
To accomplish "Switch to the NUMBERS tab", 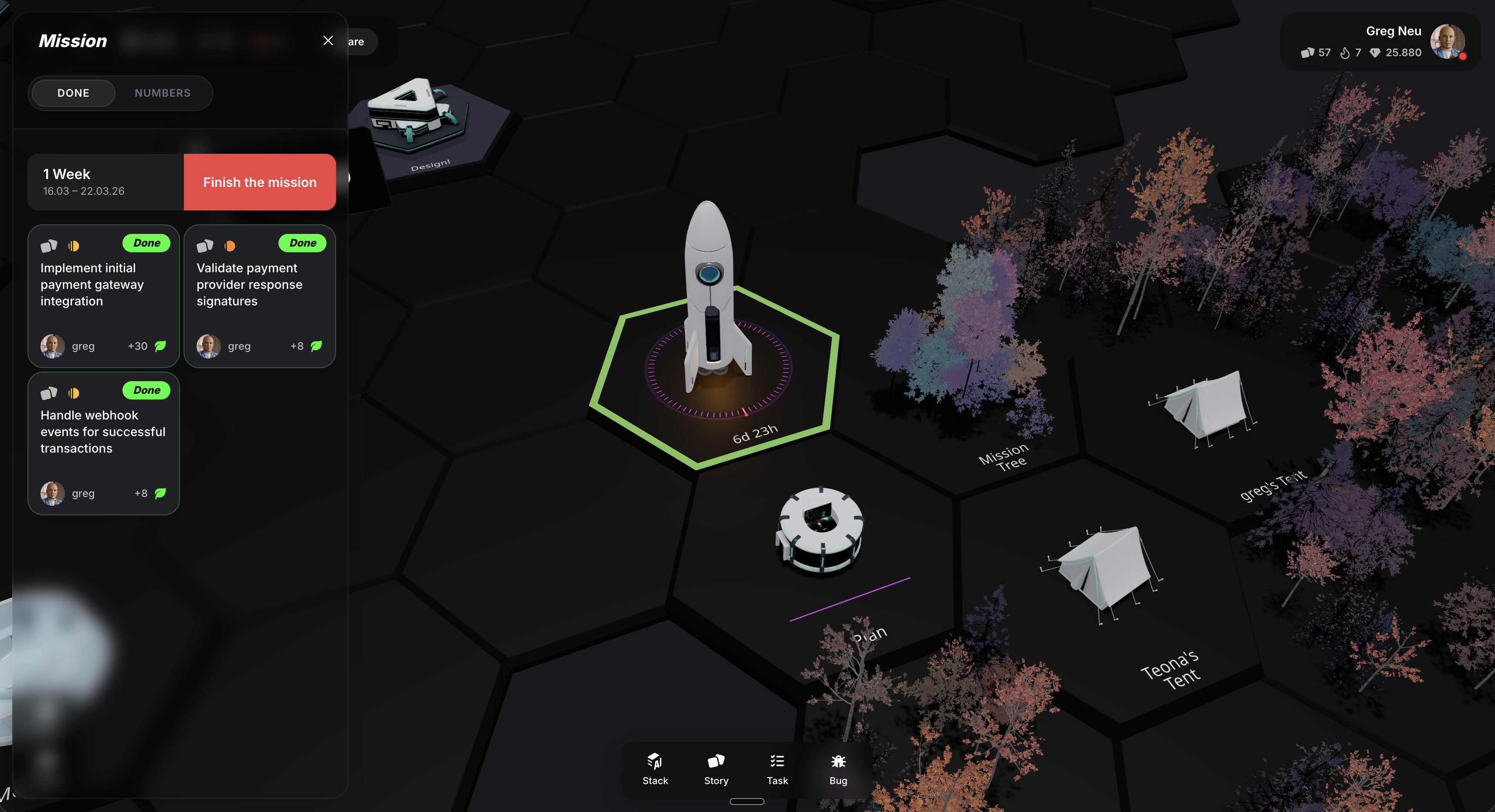I will tap(163, 93).
